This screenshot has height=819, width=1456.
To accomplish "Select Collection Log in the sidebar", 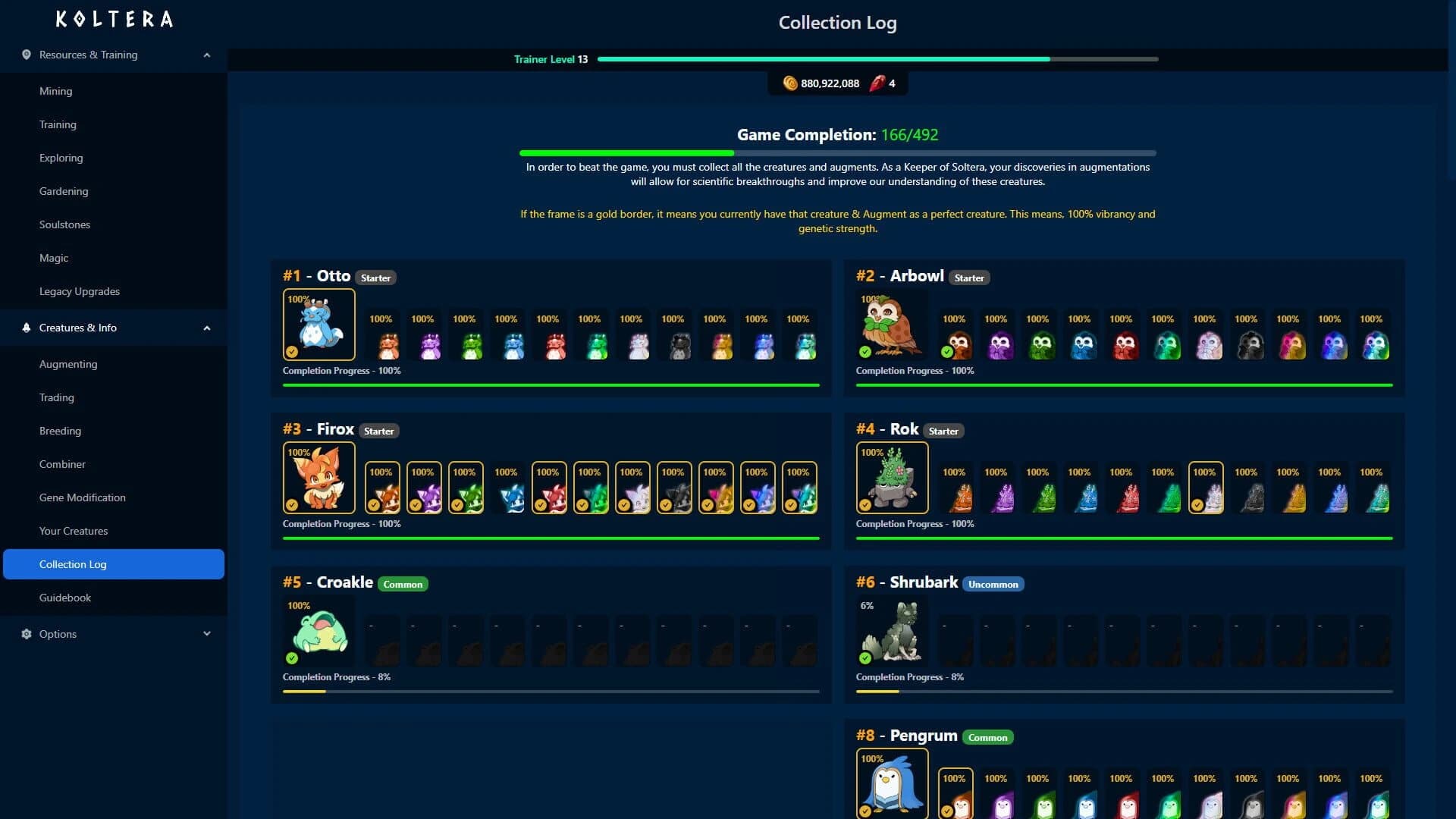I will [x=73, y=564].
